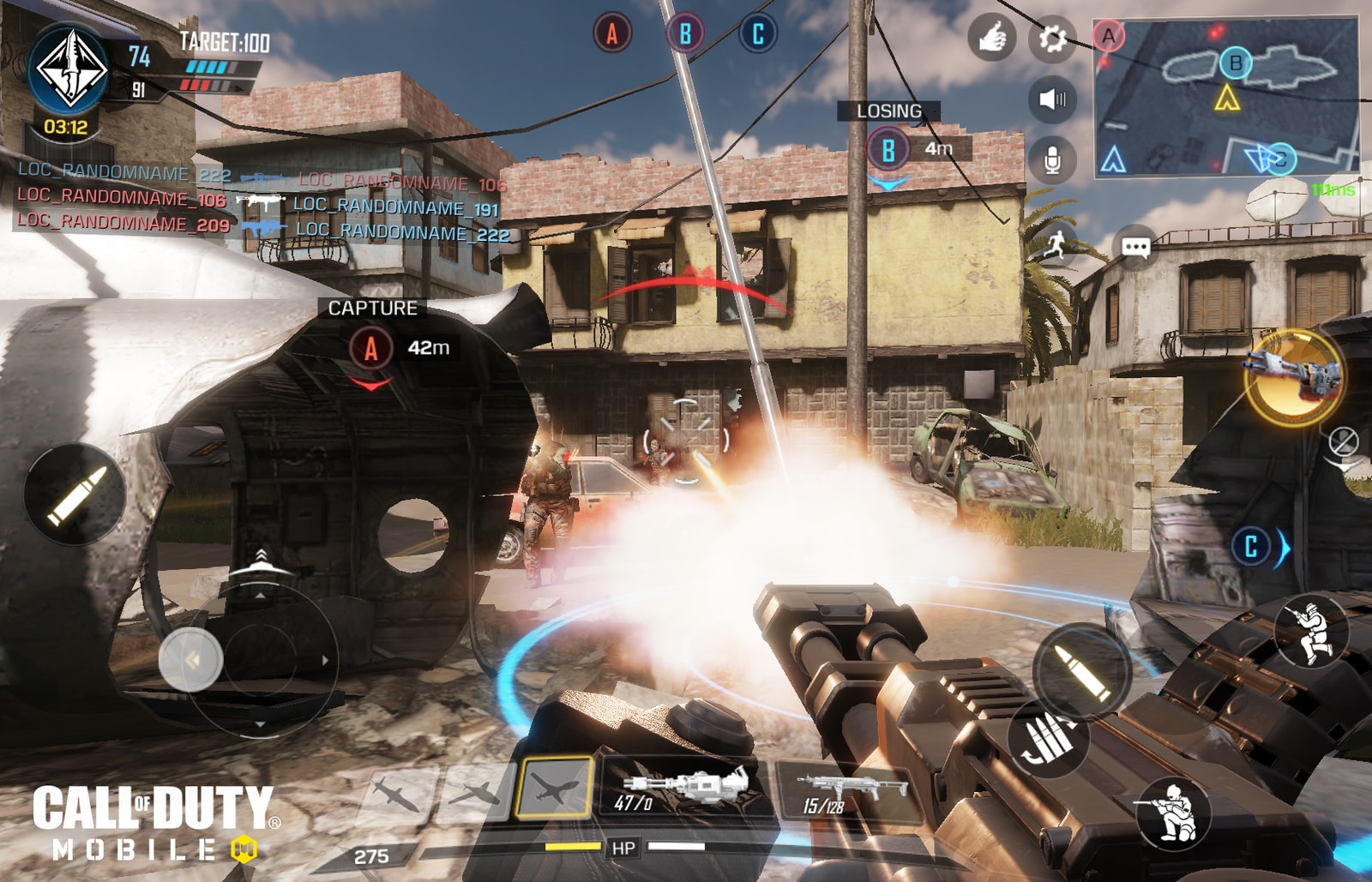The height and width of the screenshot is (882, 1372).
Task: Tap the glowing minigun operator skill
Action: [1294, 375]
